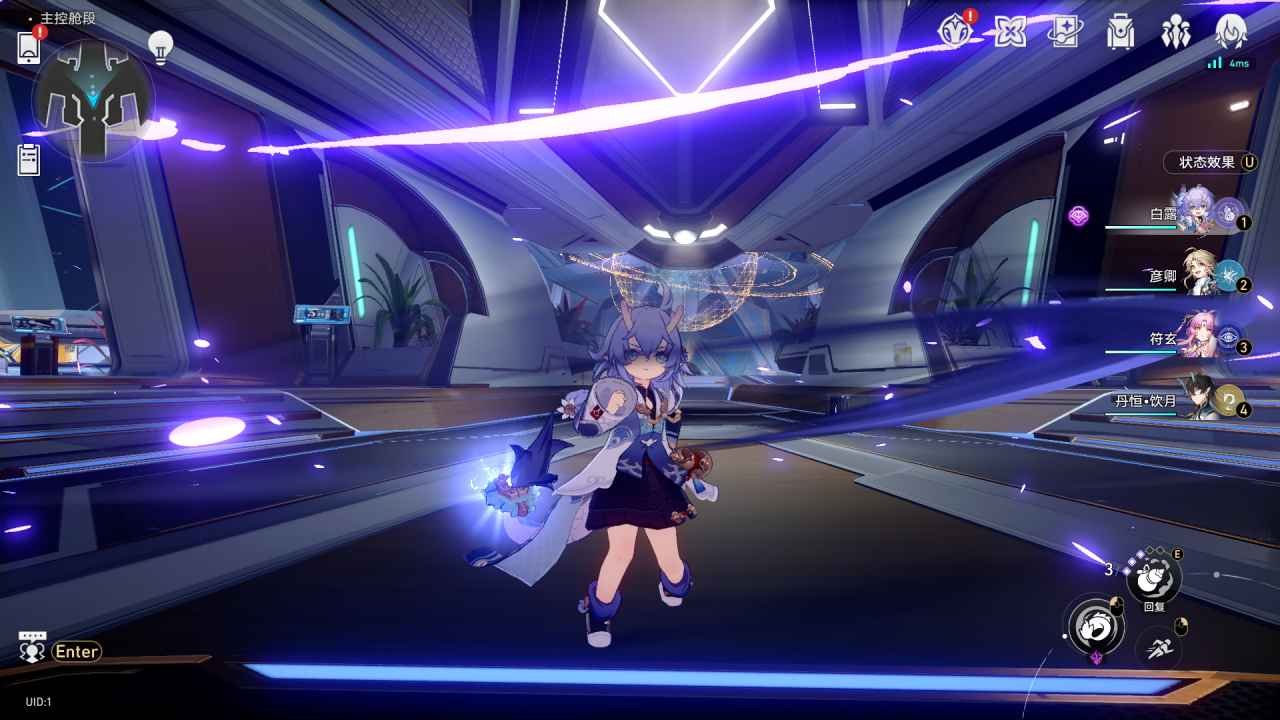Open the travel log card icon
This screenshot has width=1280, height=720.
pos(1064,33)
